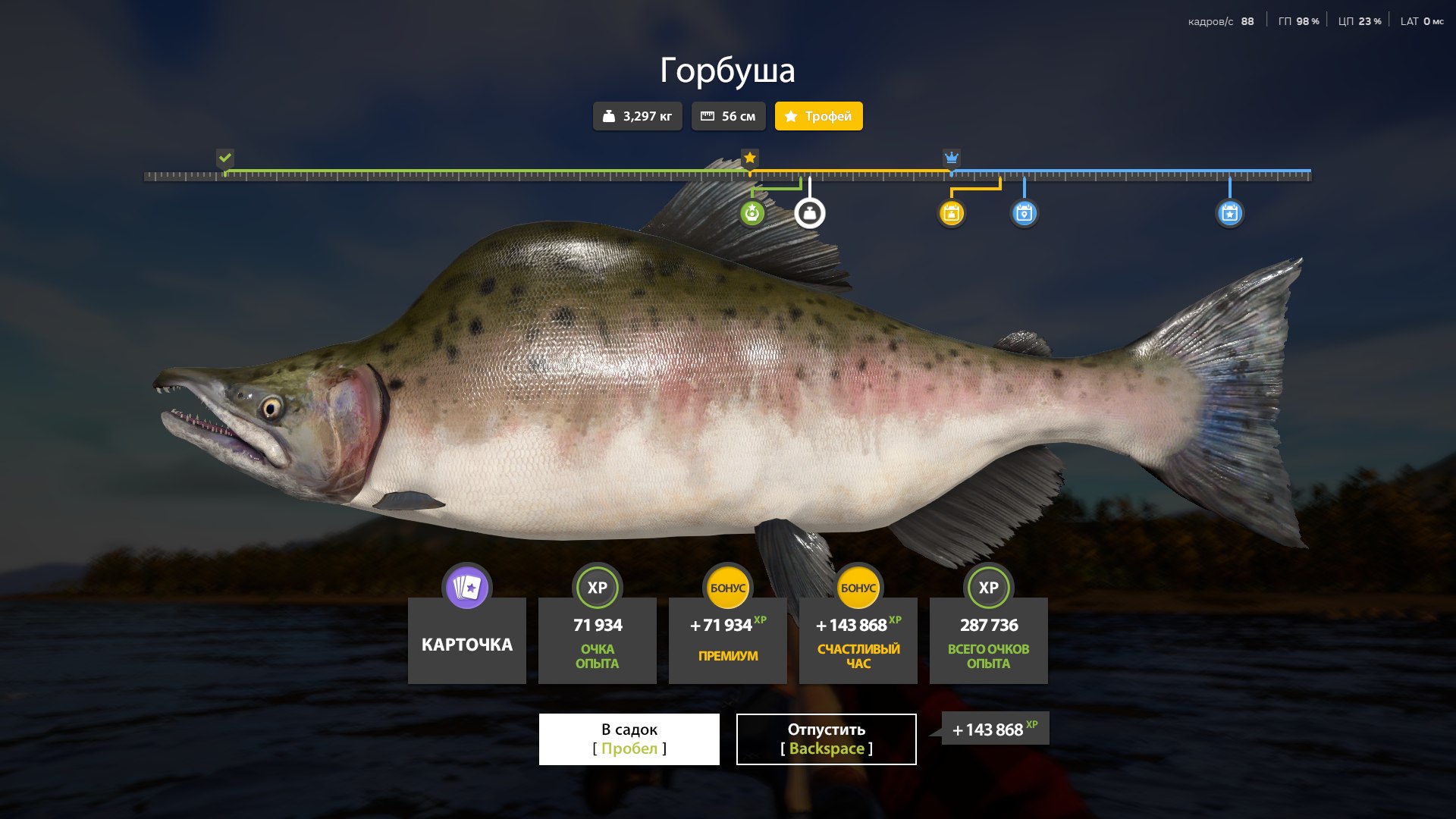The image size is (1456, 819).
Task: Click the БОНУС icon above Премиум
Action: tap(728, 585)
